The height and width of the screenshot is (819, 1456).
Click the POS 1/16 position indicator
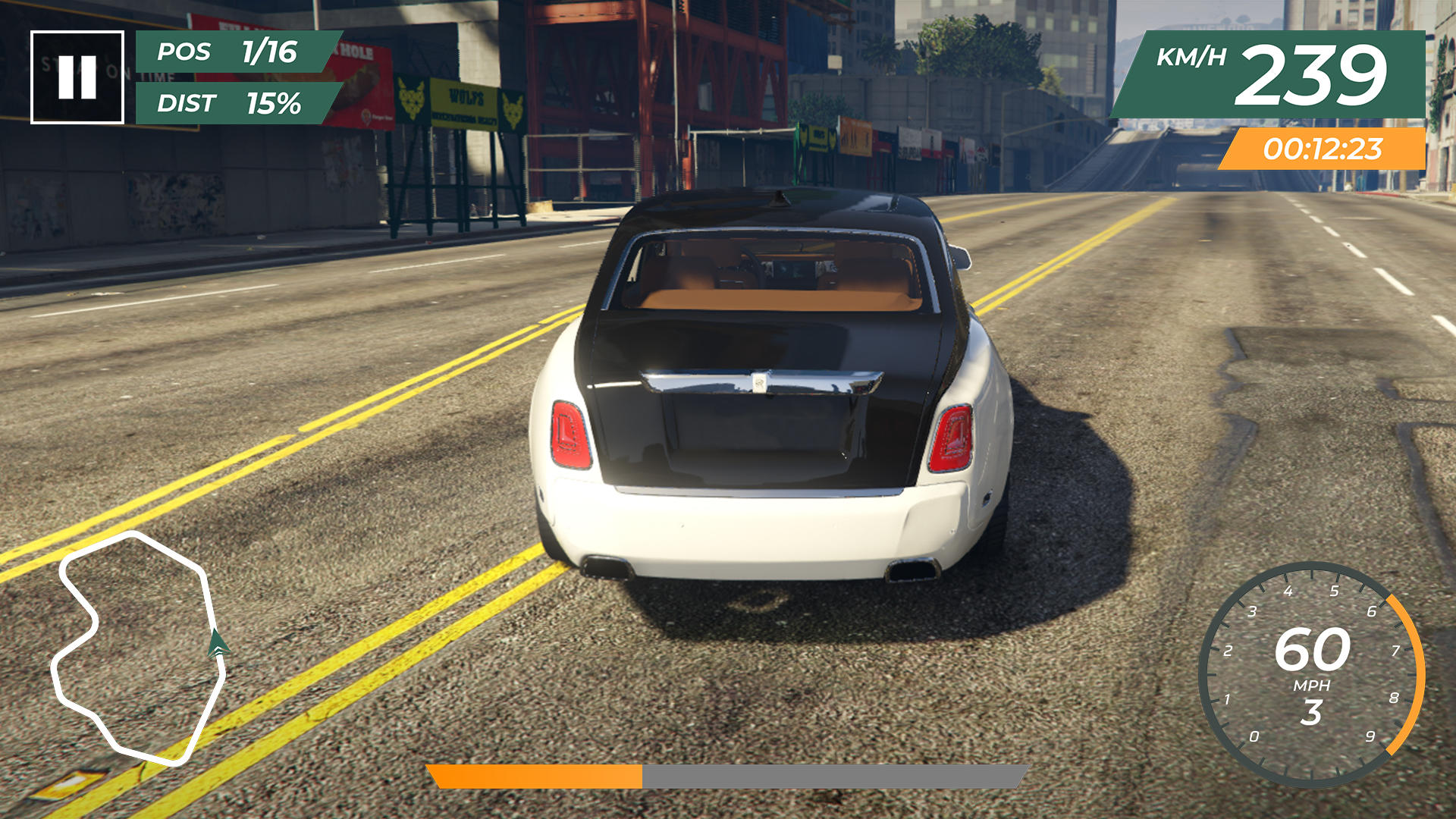coord(227,53)
